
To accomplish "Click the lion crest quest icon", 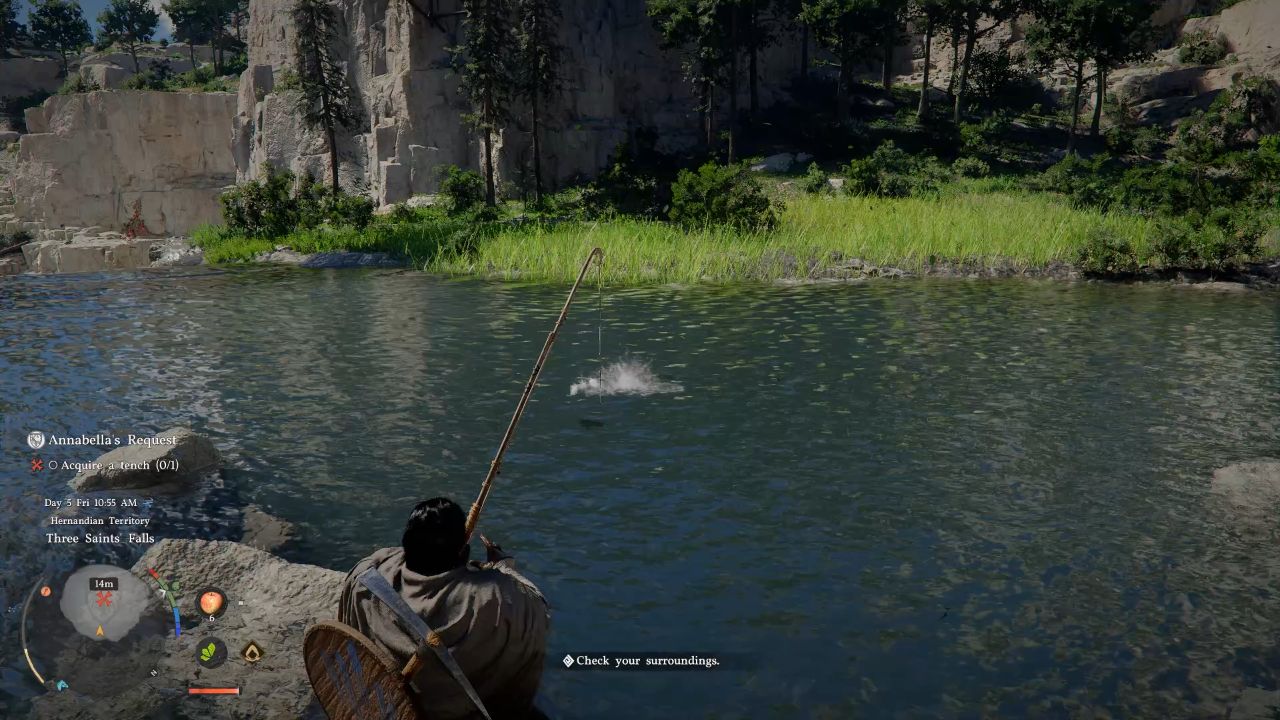I will point(34,439).
